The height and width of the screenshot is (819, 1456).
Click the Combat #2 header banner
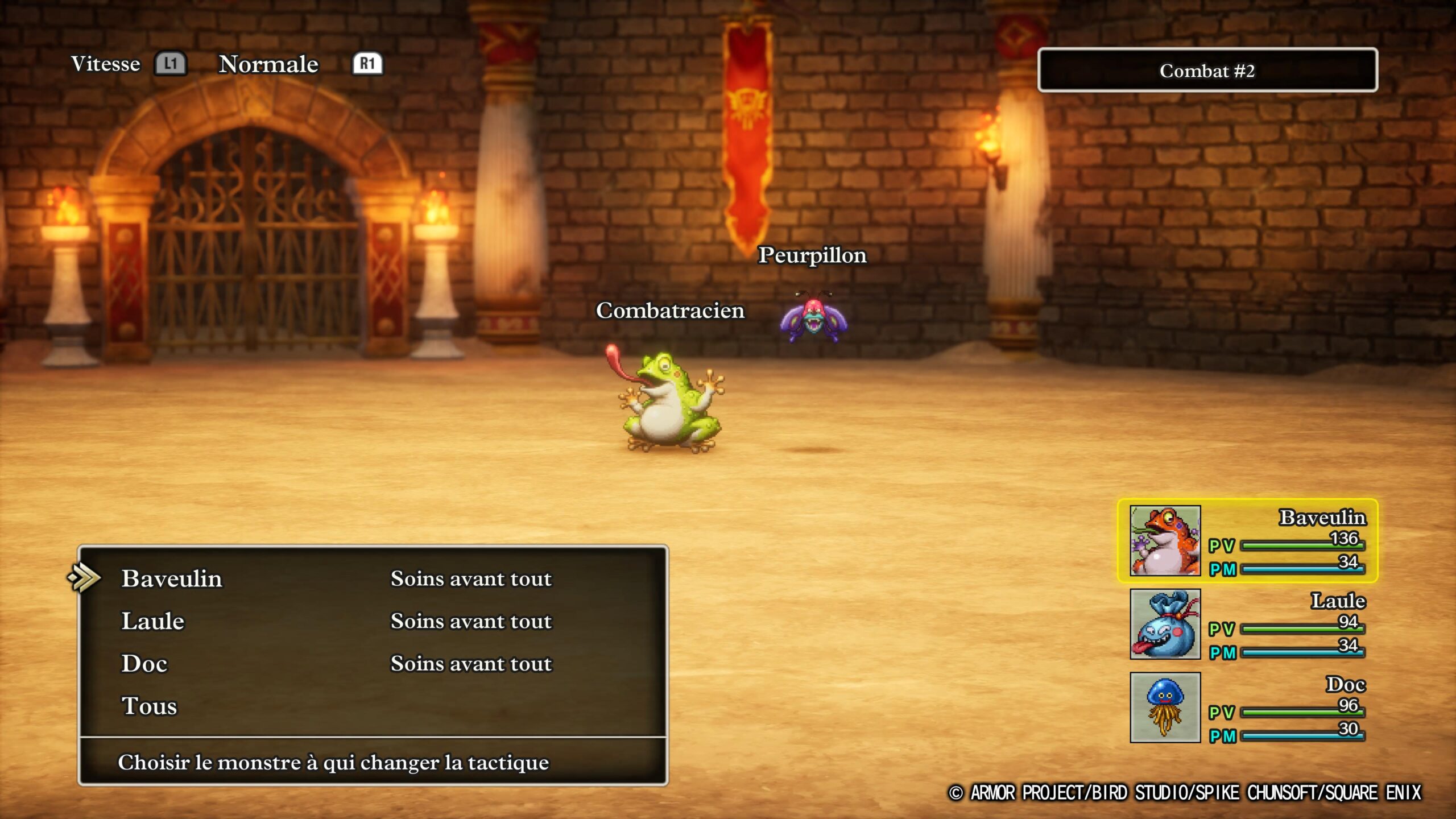1208,72
